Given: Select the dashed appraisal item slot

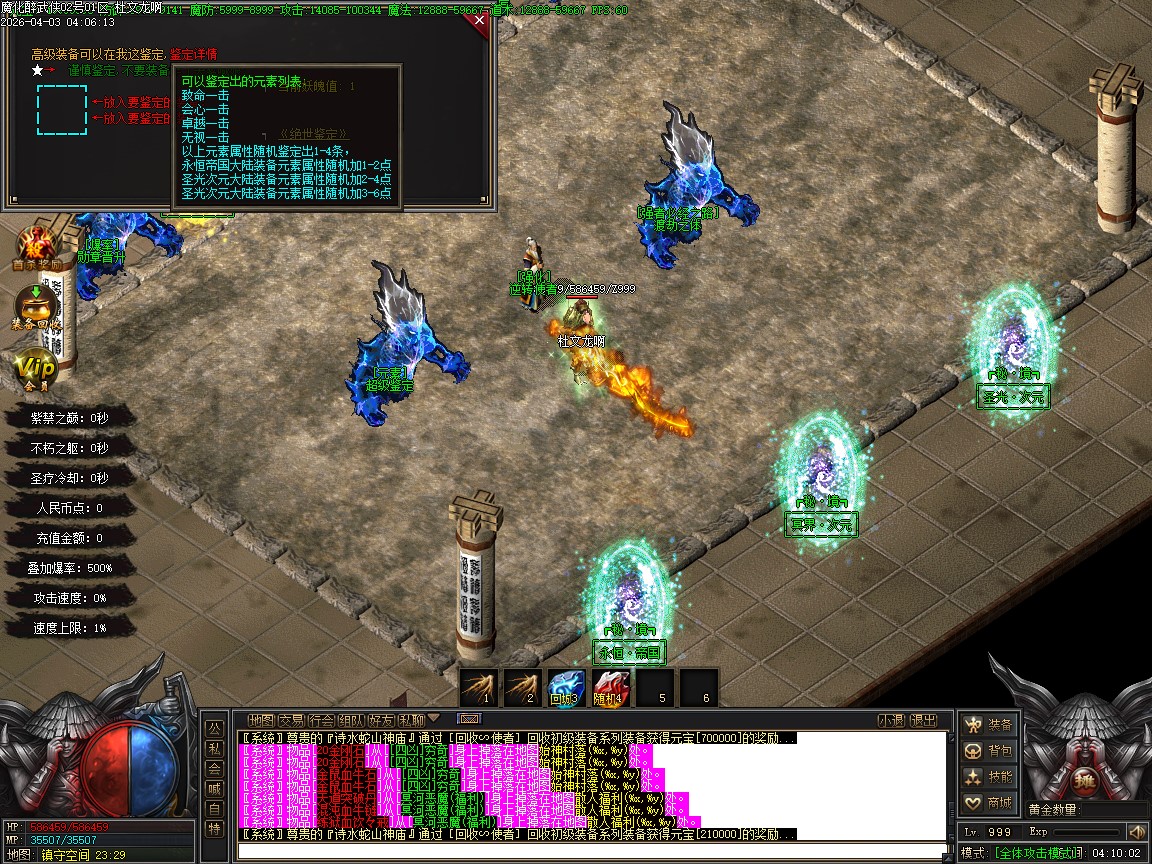Looking at the screenshot, I should (x=62, y=110).
